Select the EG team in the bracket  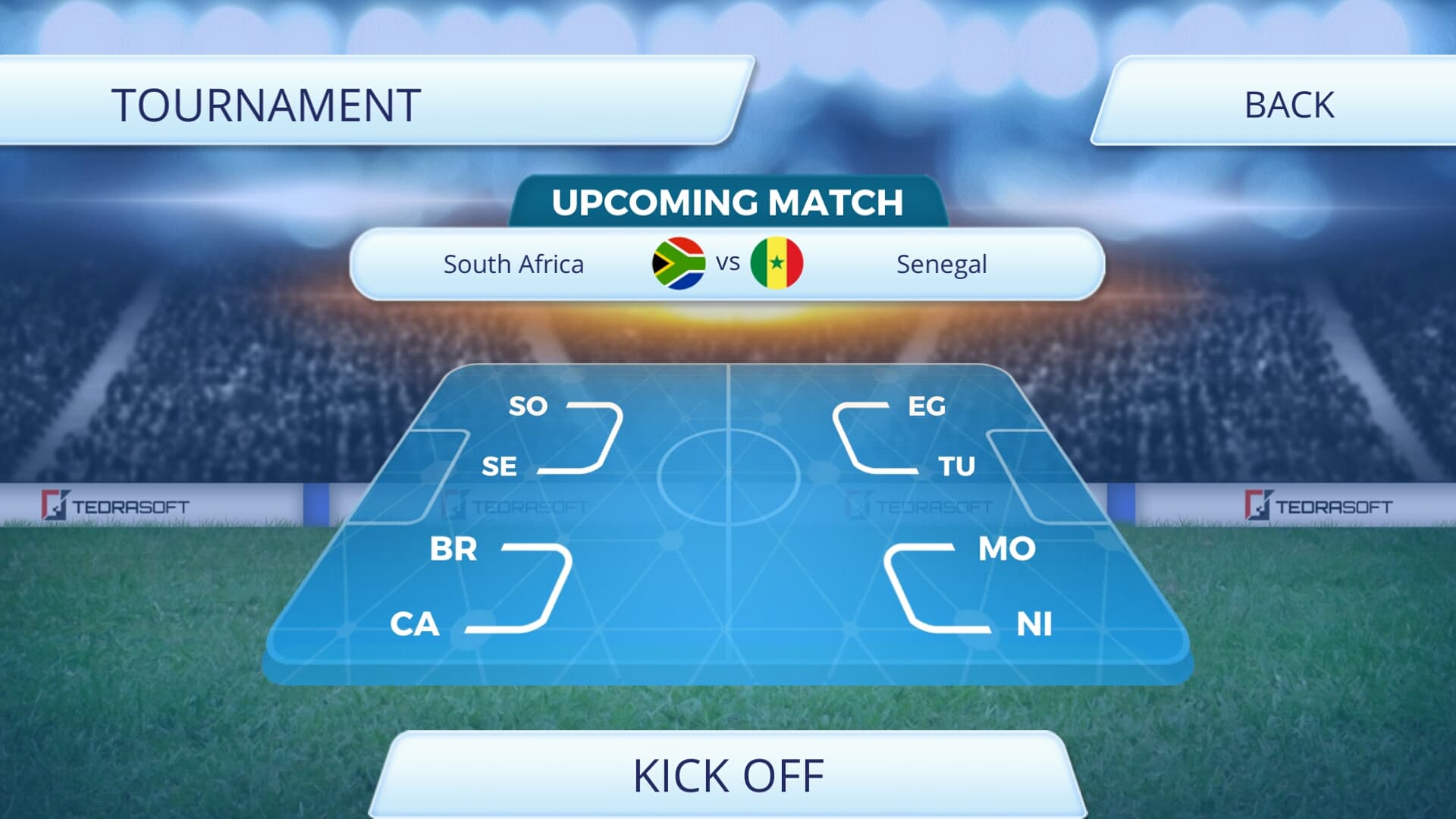pyautogui.click(x=928, y=407)
